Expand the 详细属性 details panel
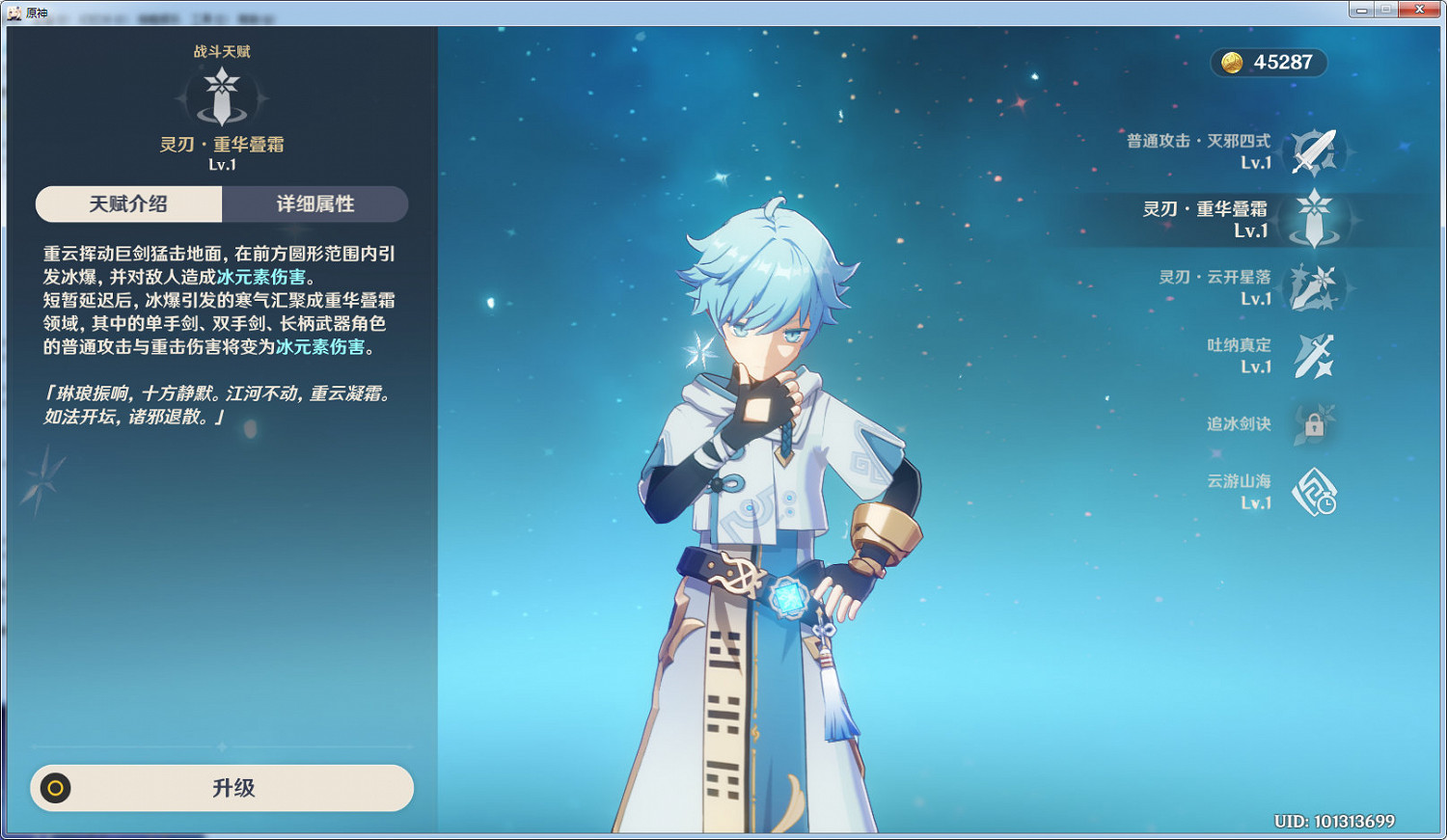Image resolution: width=1447 pixels, height=840 pixels. 315,204
